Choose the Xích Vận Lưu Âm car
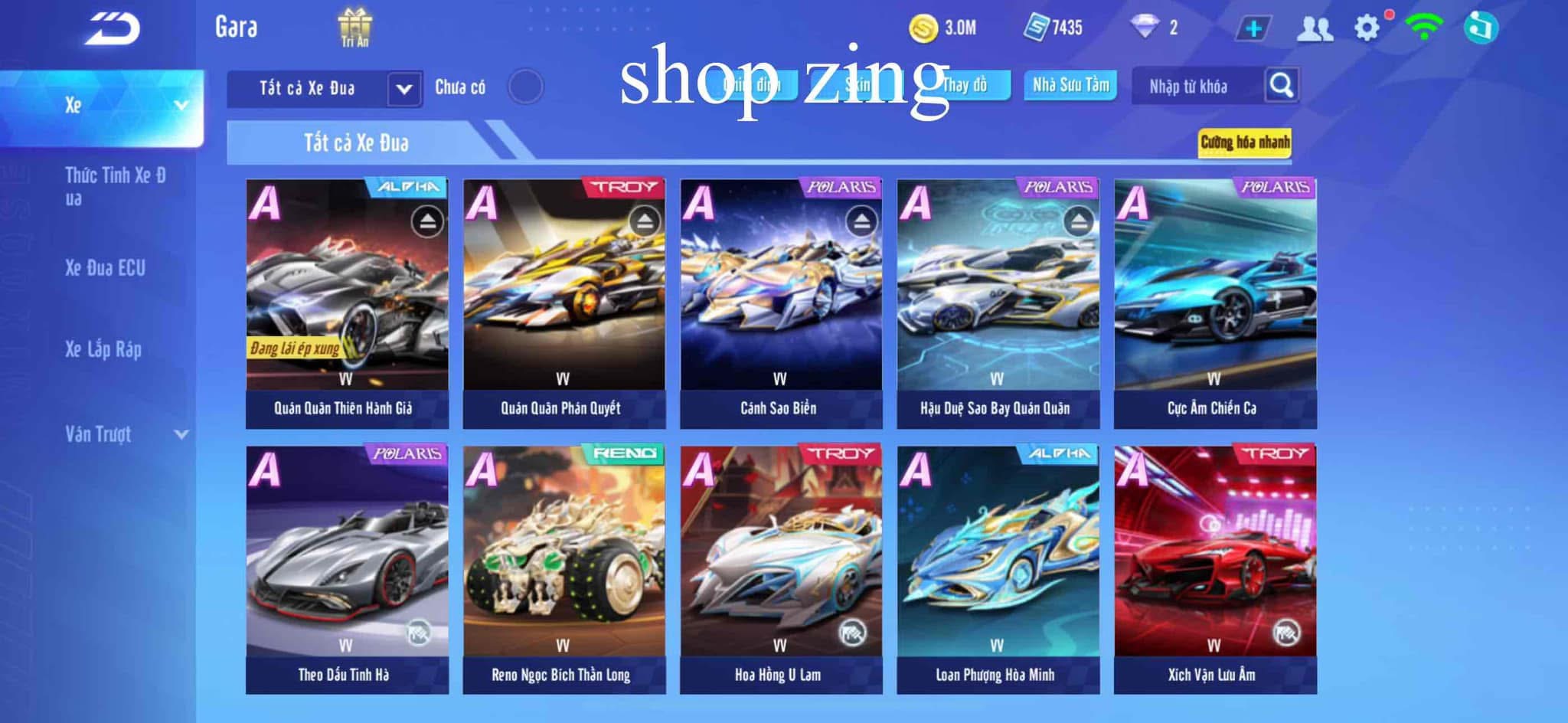 (1215, 569)
